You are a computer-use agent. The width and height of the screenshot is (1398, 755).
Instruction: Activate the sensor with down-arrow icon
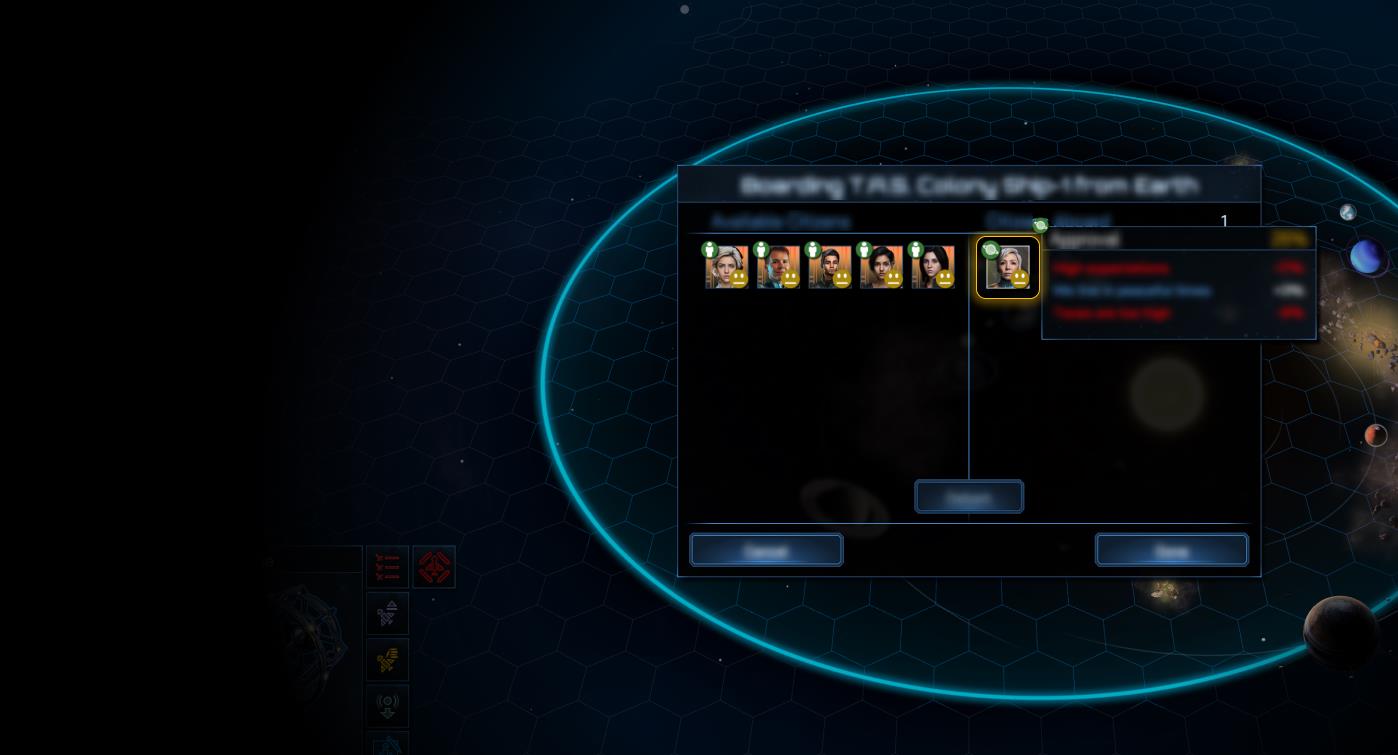[x=387, y=706]
